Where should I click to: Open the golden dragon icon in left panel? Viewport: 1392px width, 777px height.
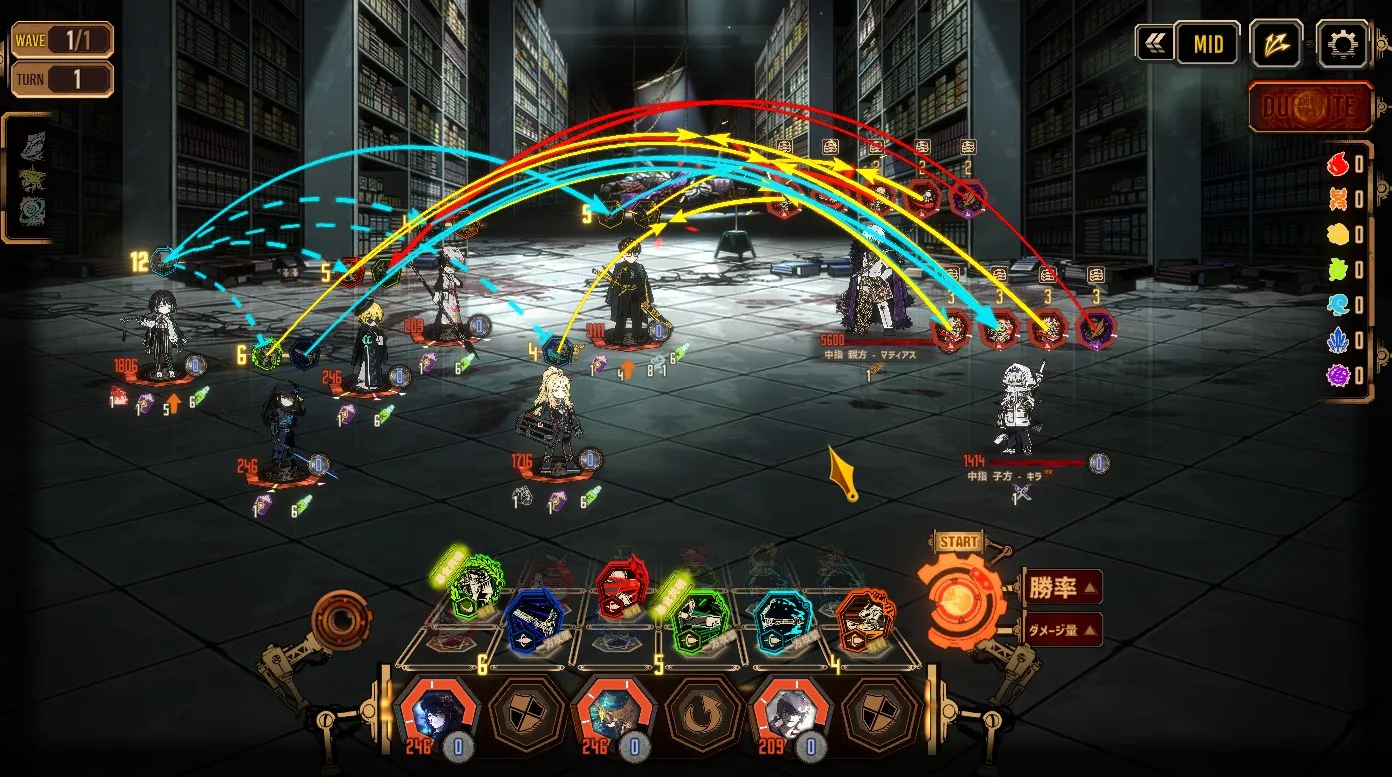[x=32, y=179]
